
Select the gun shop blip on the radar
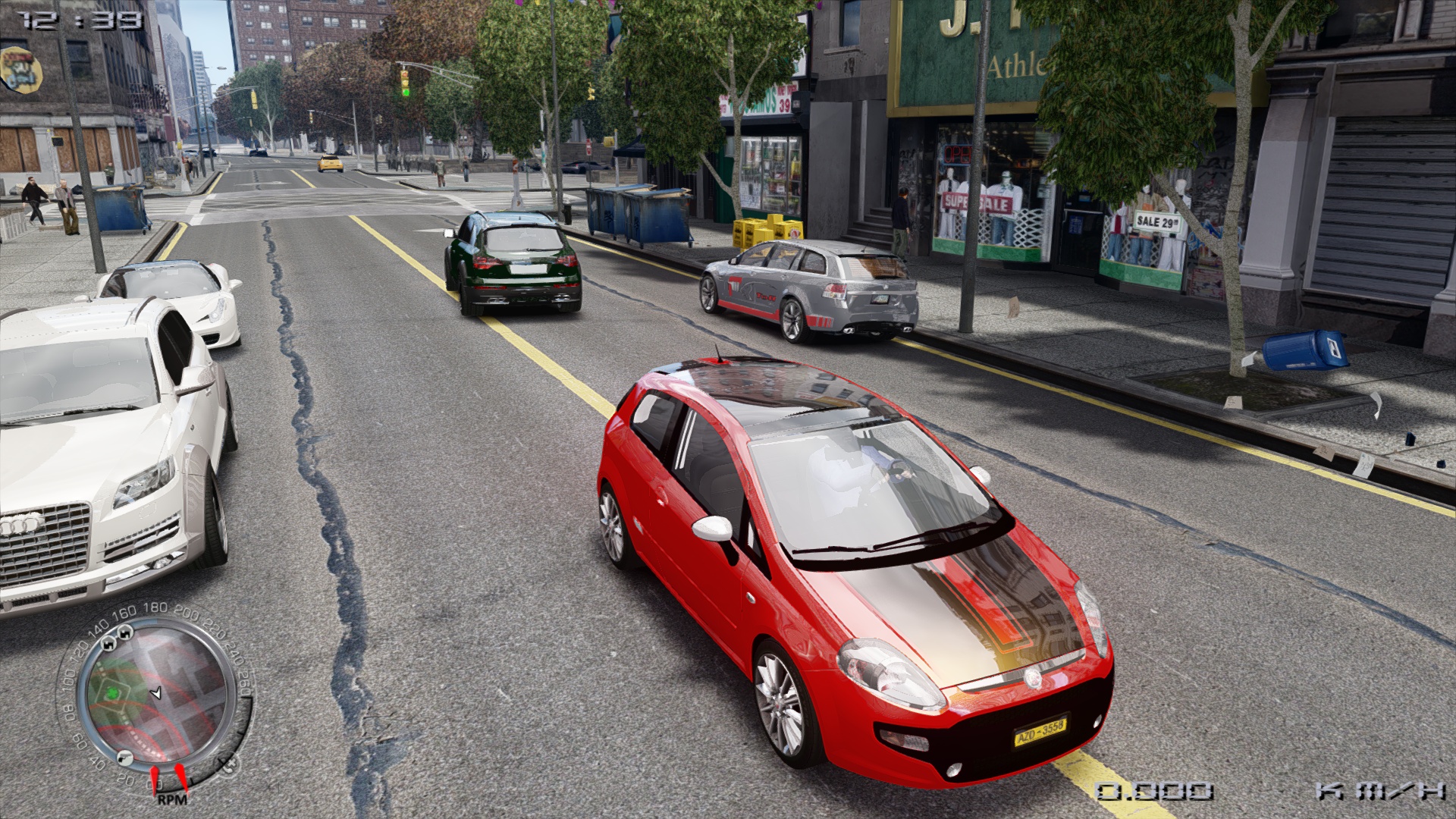pyautogui.click(x=125, y=758)
